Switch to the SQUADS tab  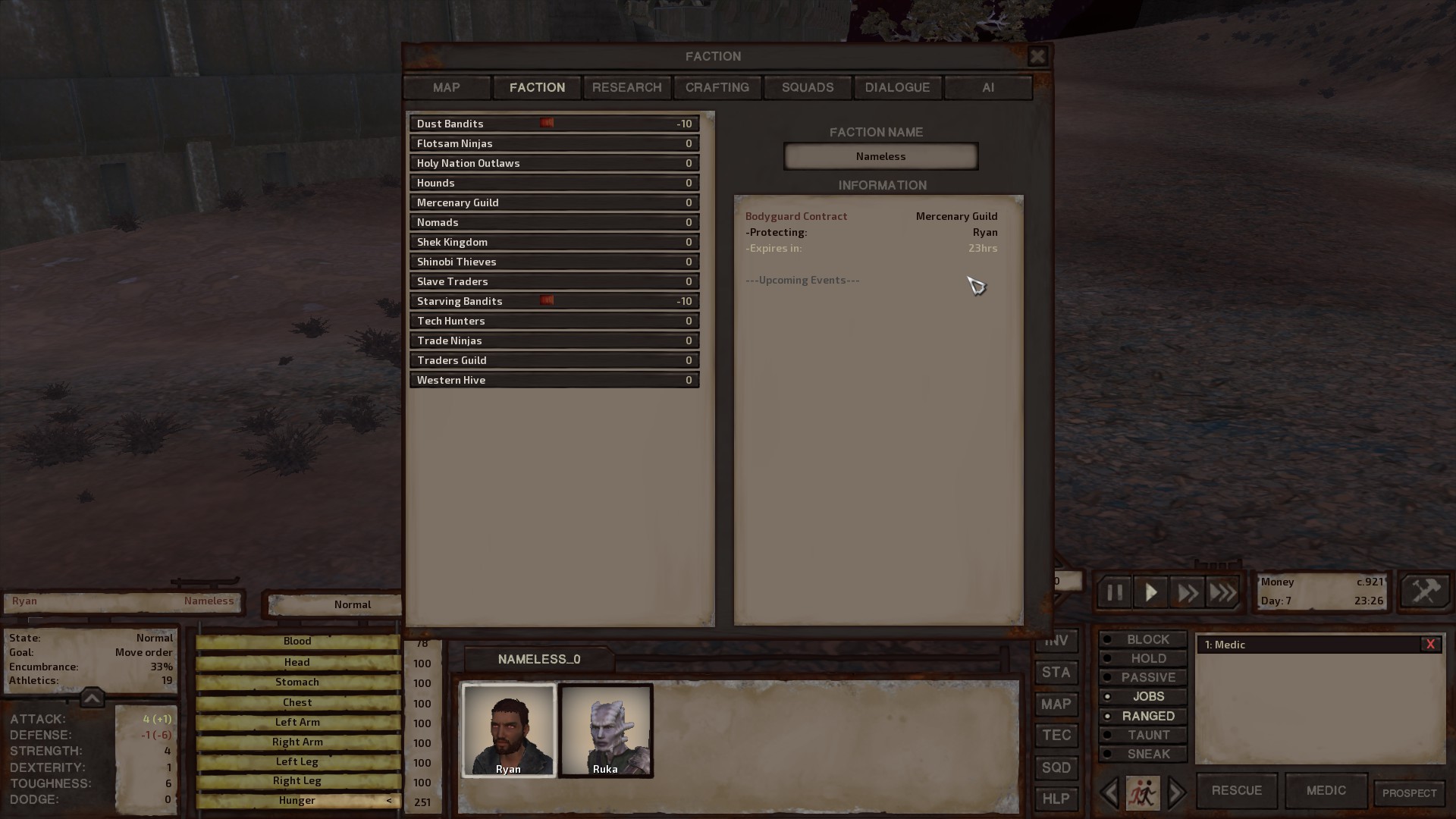[x=807, y=87]
